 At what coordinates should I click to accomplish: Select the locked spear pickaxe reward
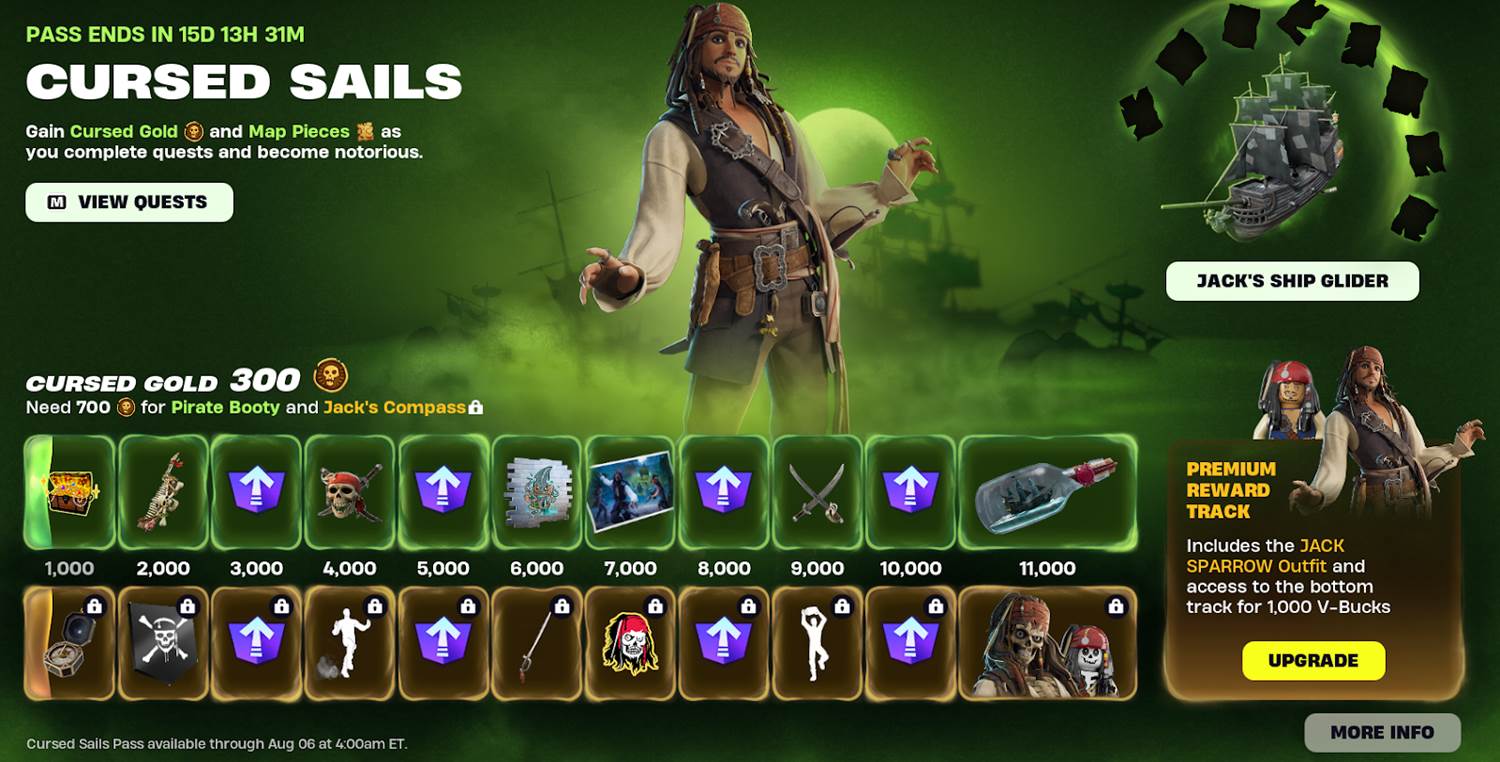537,643
